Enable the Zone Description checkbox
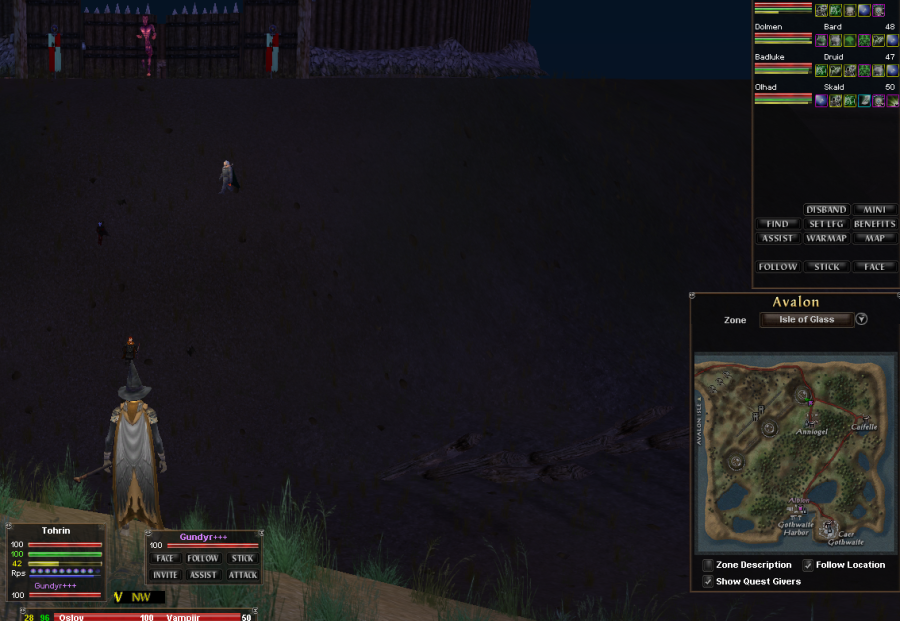 point(708,565)
